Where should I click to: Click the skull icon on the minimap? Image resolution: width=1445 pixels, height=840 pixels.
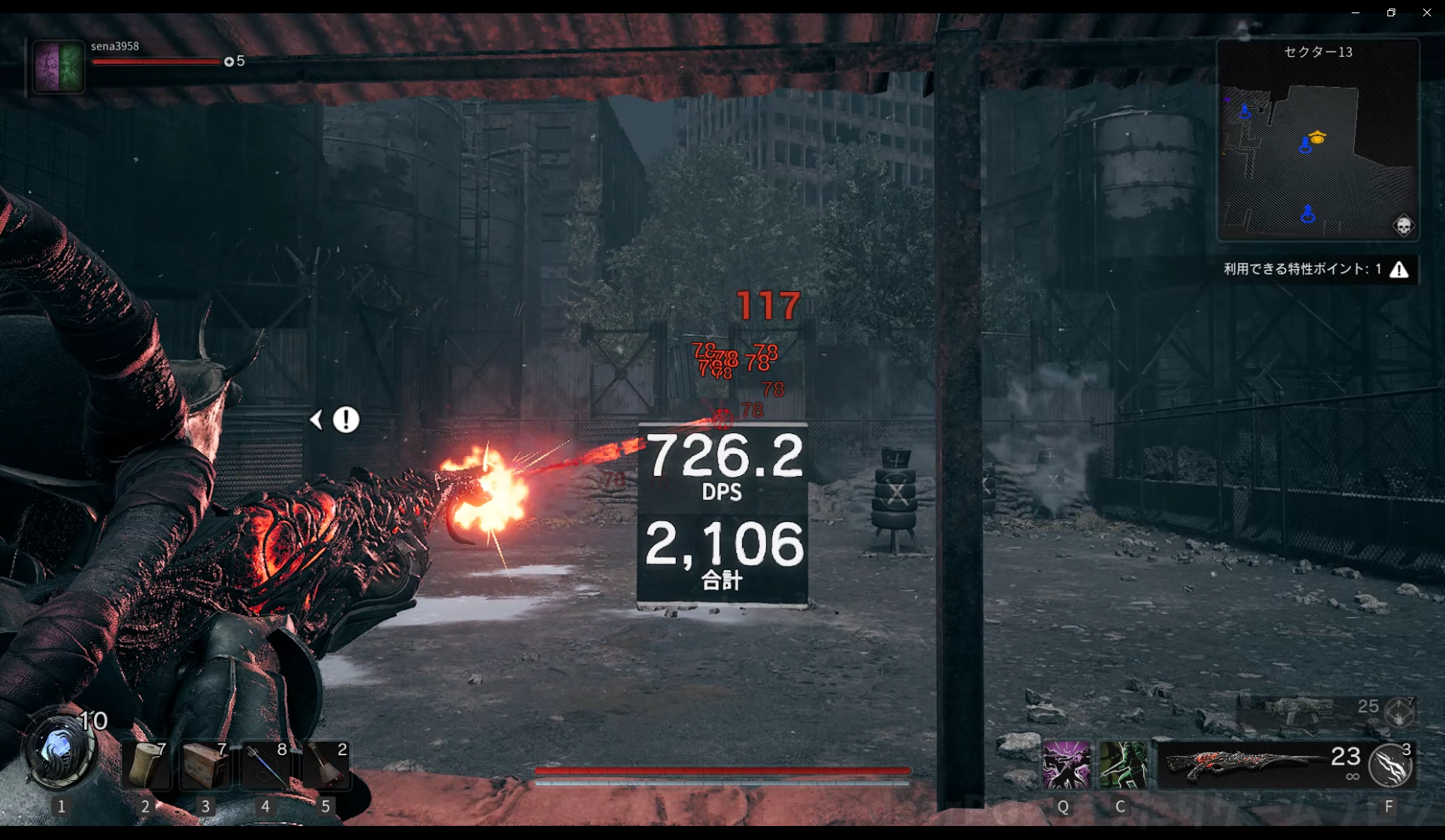click(1403, 226)
